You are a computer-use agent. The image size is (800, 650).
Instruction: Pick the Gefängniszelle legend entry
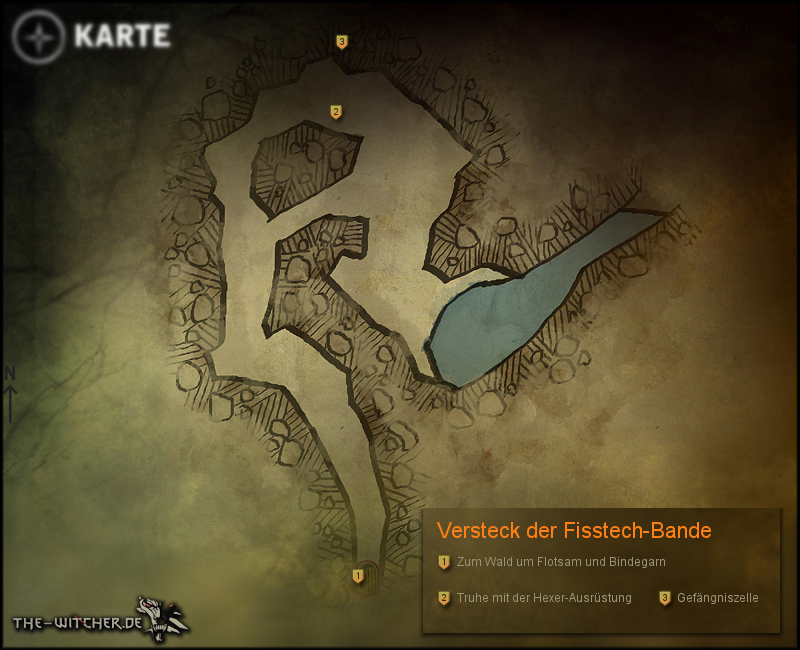[x=717, y=598]
